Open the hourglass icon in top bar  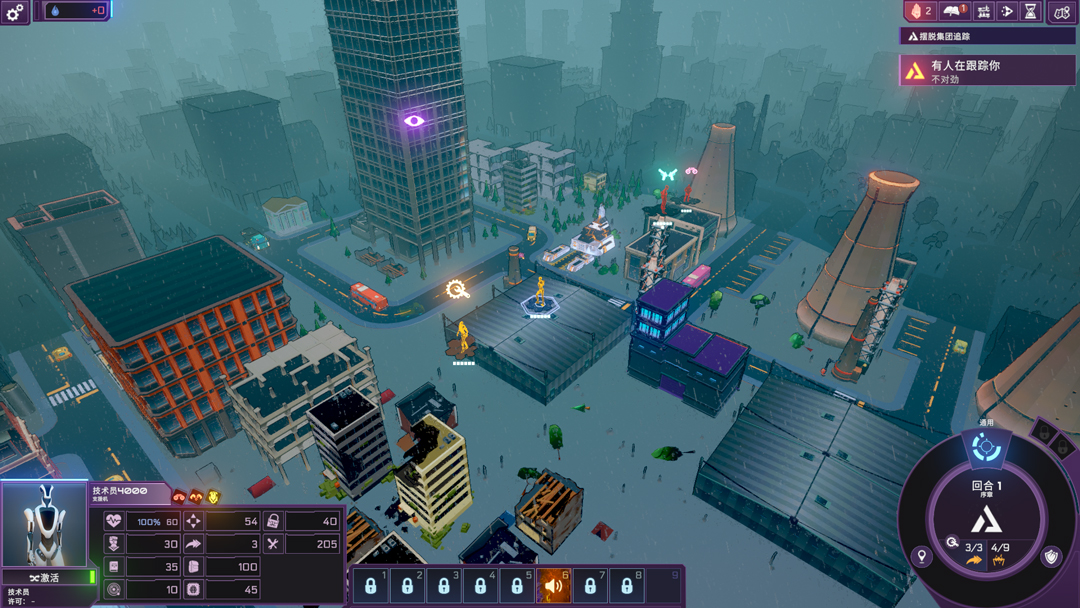pyautogui.click(x=1030, y=11)
